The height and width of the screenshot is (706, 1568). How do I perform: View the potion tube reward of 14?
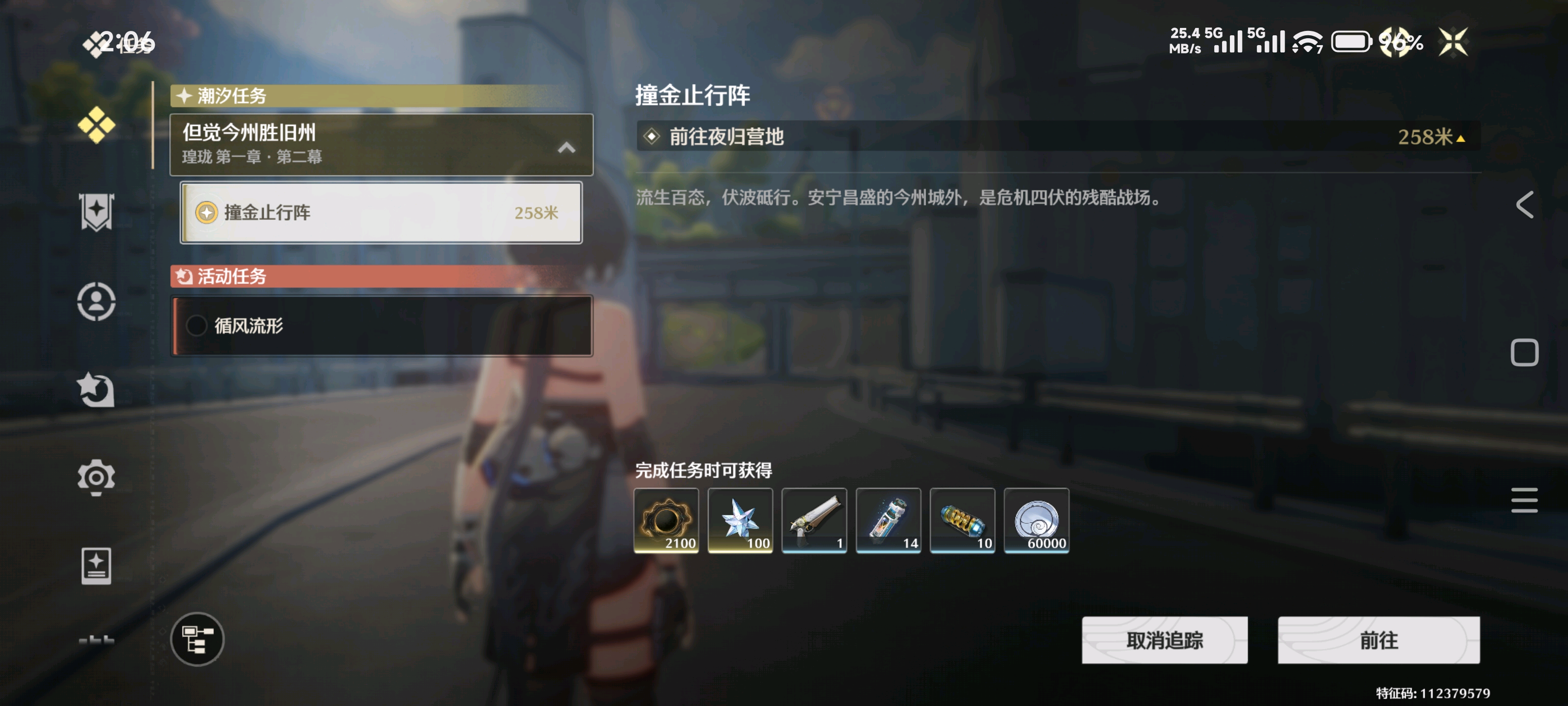pos(888,520)
